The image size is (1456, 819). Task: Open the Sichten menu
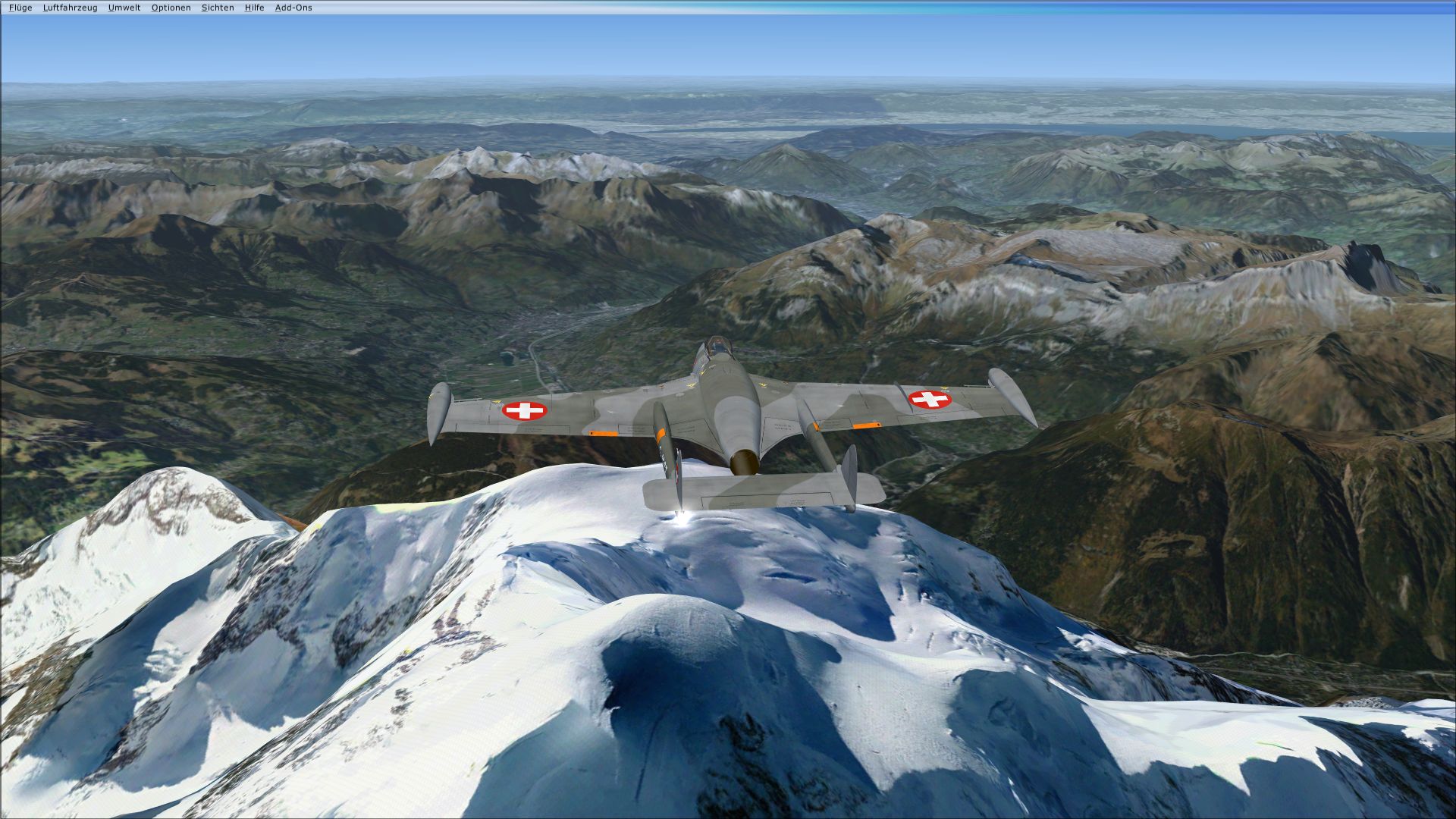217,8
